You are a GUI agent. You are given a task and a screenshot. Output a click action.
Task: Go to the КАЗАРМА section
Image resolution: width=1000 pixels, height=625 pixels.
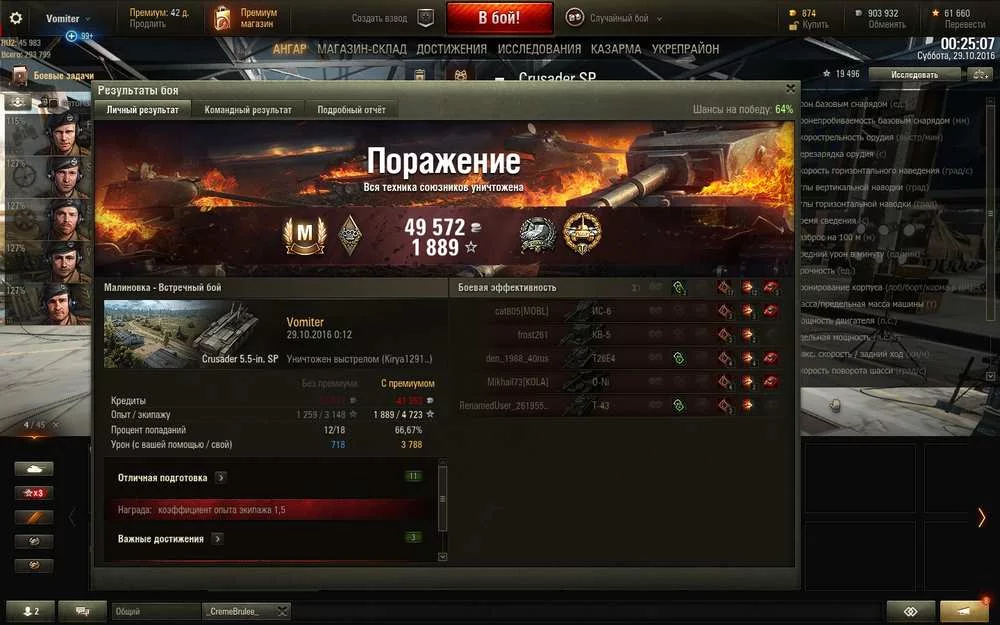[616, 49]
